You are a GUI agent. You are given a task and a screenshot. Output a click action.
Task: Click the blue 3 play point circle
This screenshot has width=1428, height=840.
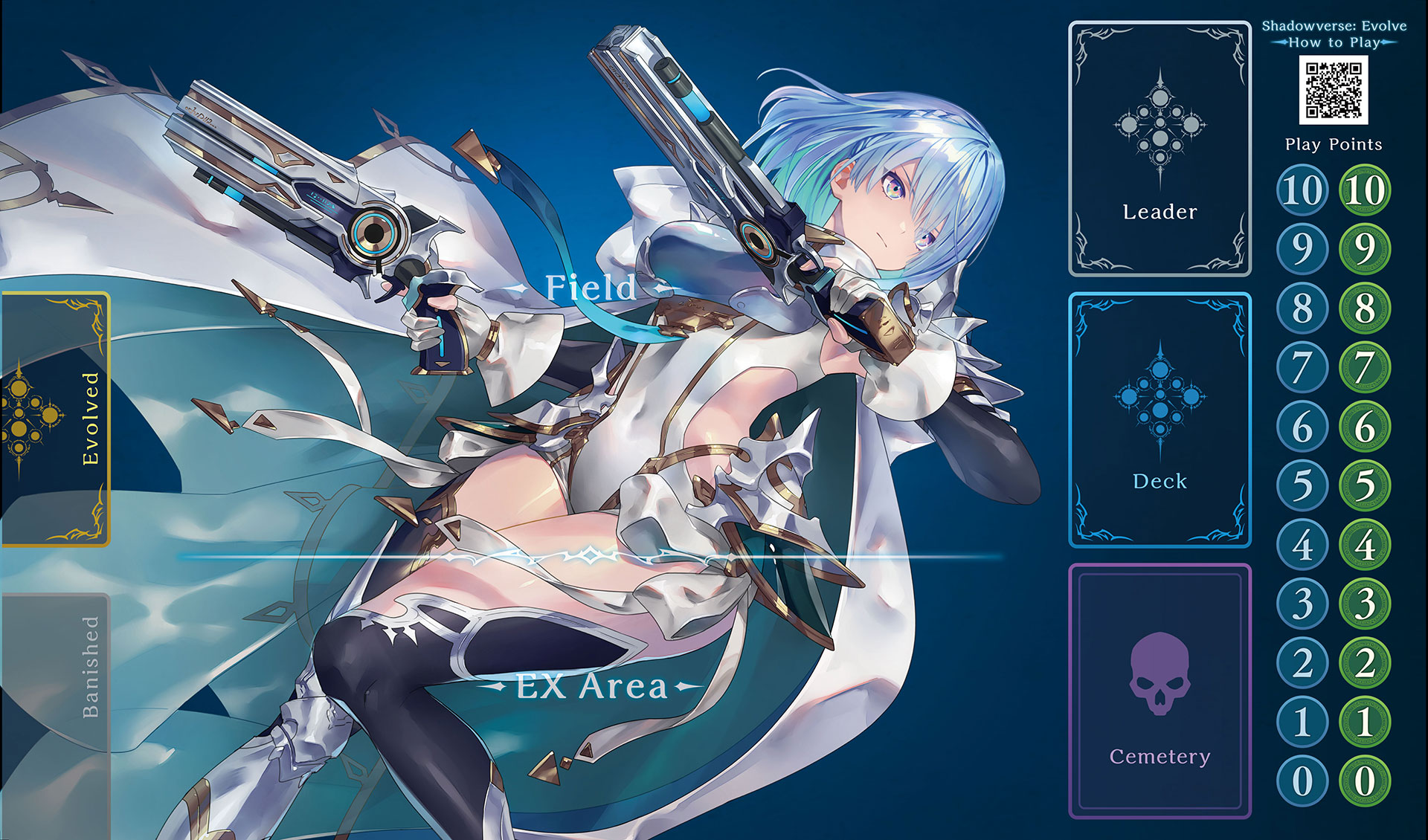click(1302, 604)
